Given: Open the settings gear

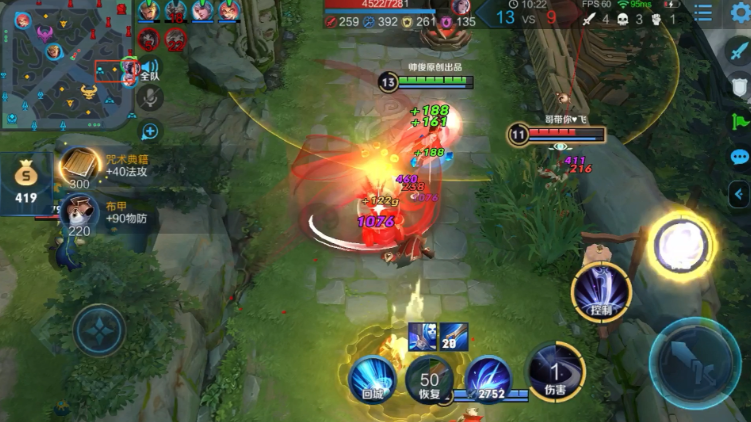Looking at the screenshot, I should 739,14.
